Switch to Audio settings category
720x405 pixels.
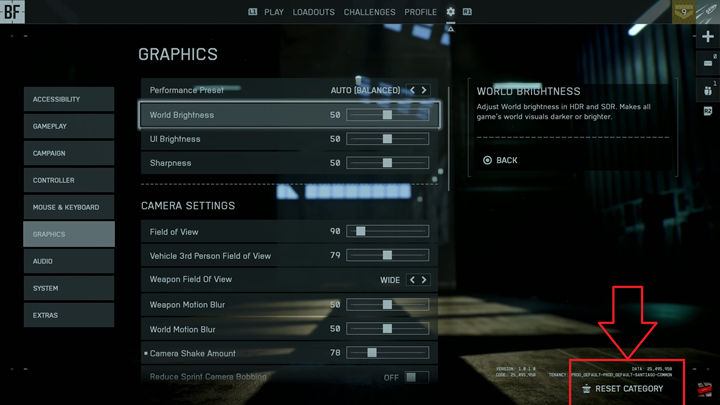(x=69, y=261)
